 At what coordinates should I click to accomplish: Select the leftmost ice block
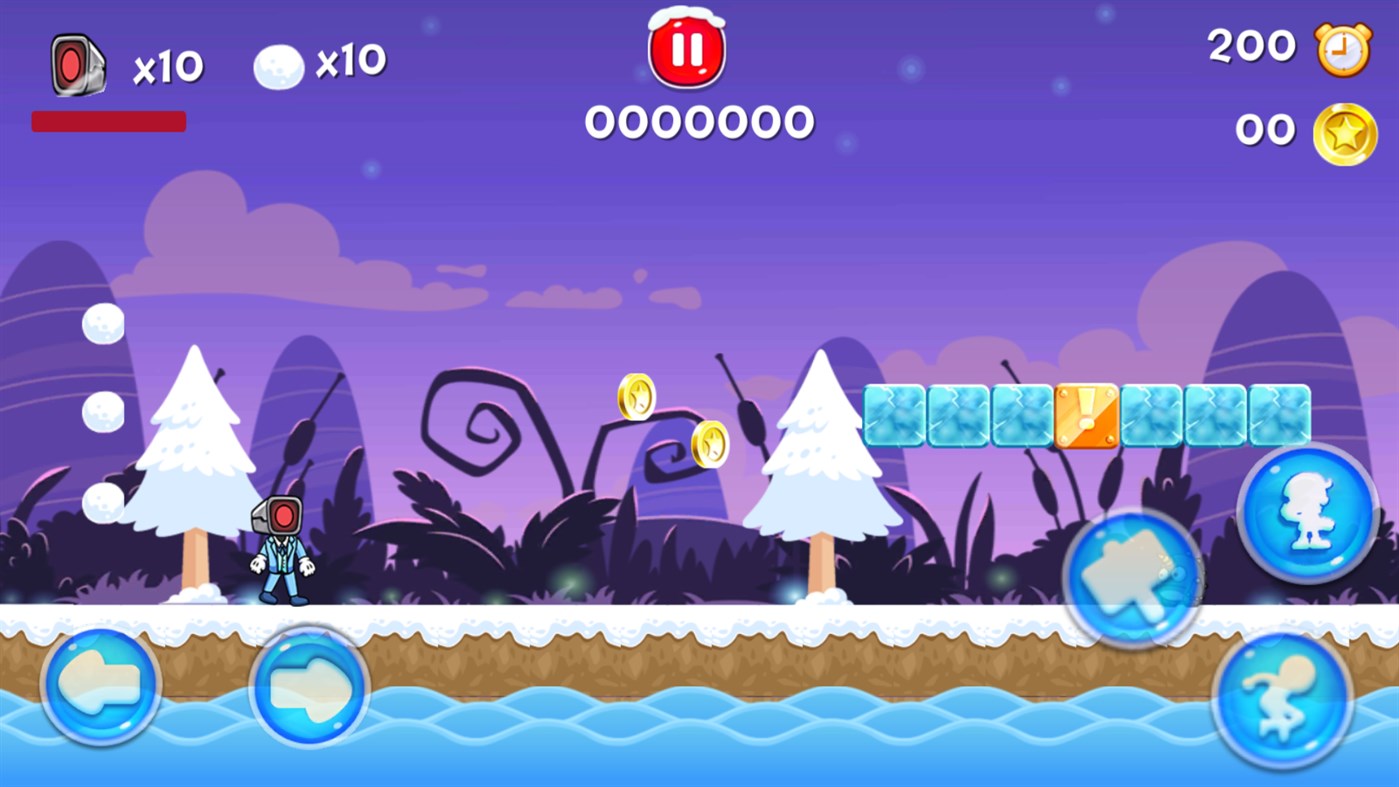[x=894, y=414]
